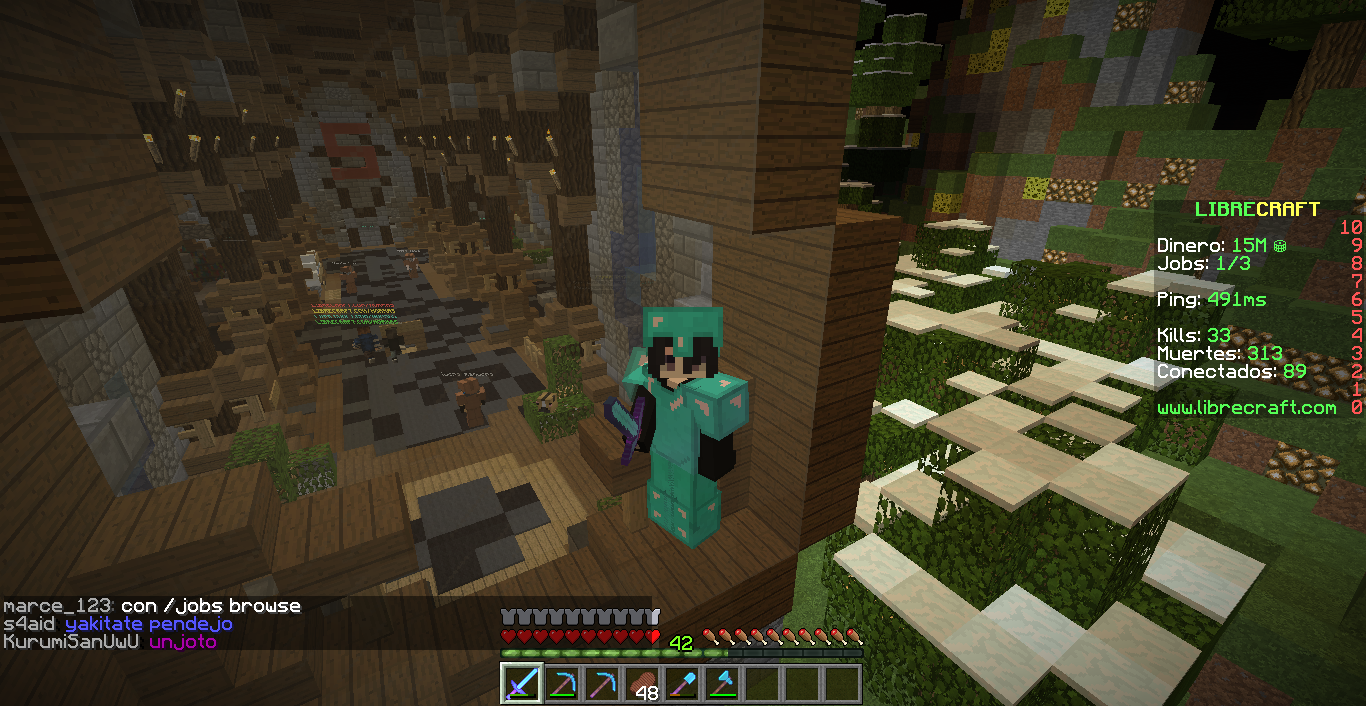Screen dimensions: 1366x706
Task: Choose the cooked meat stack of 48
Action: tap(642, 684)
